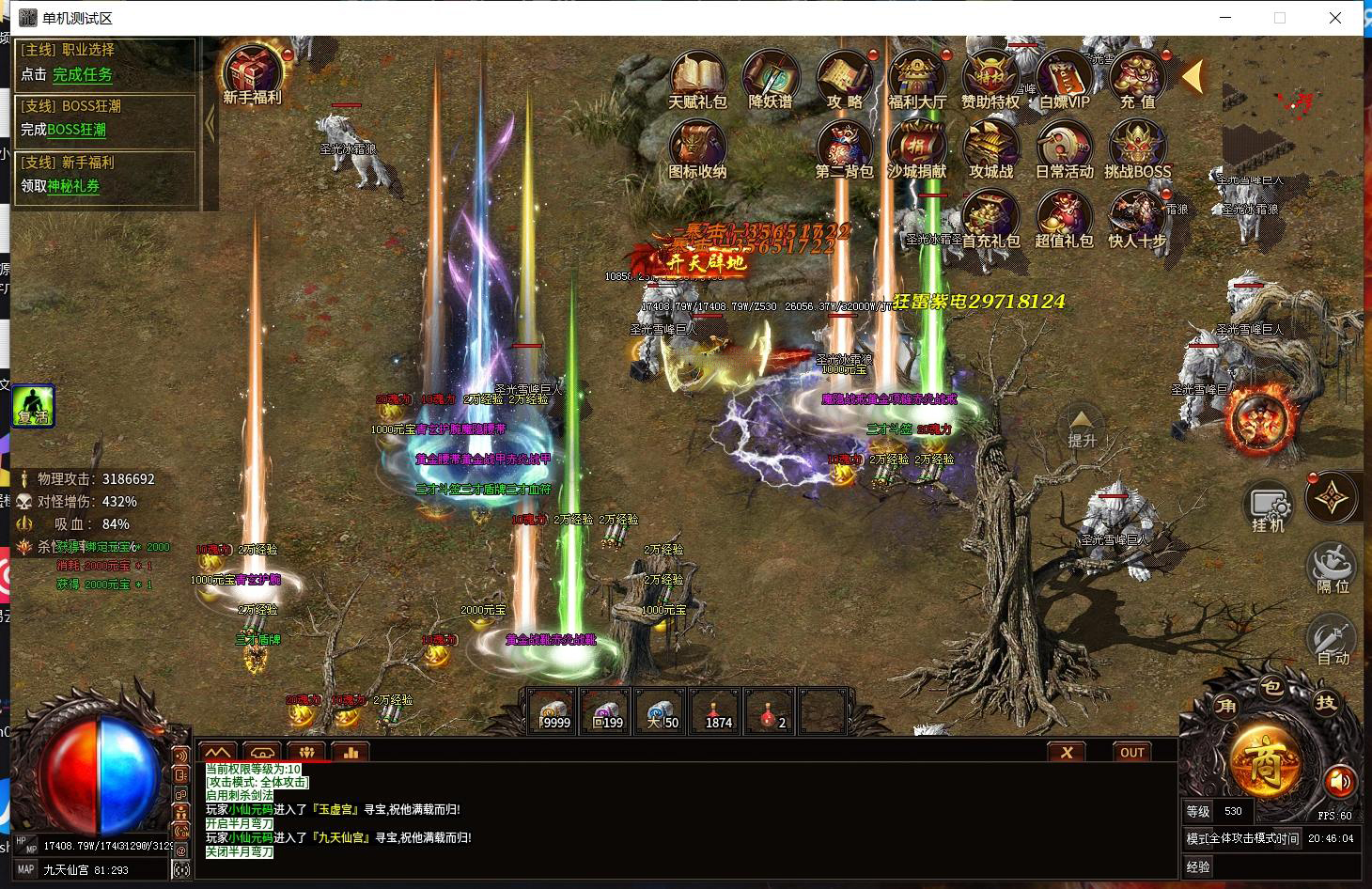Viewport: 1372px width, 889px height.
Task: Open the 新手福利 gift icon
Action: pos(252,70)
